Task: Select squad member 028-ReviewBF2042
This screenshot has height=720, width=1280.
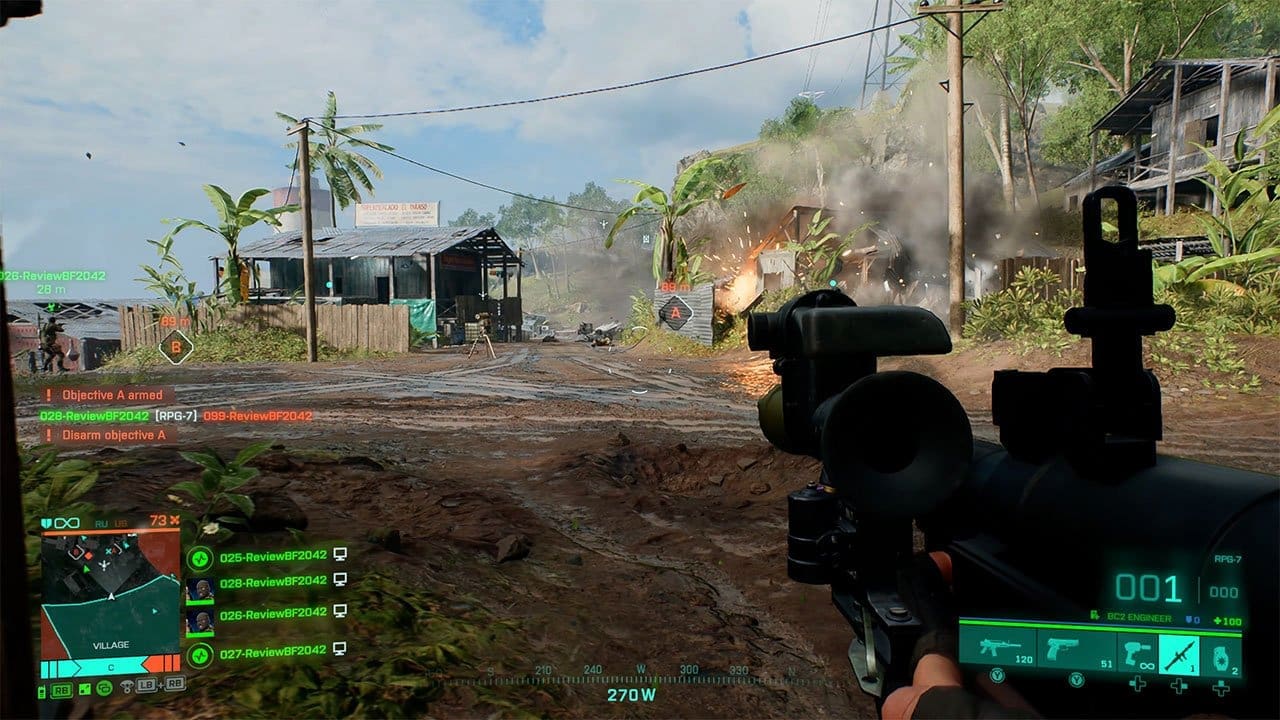Action: pyautogui.click(x=273, y=582)
